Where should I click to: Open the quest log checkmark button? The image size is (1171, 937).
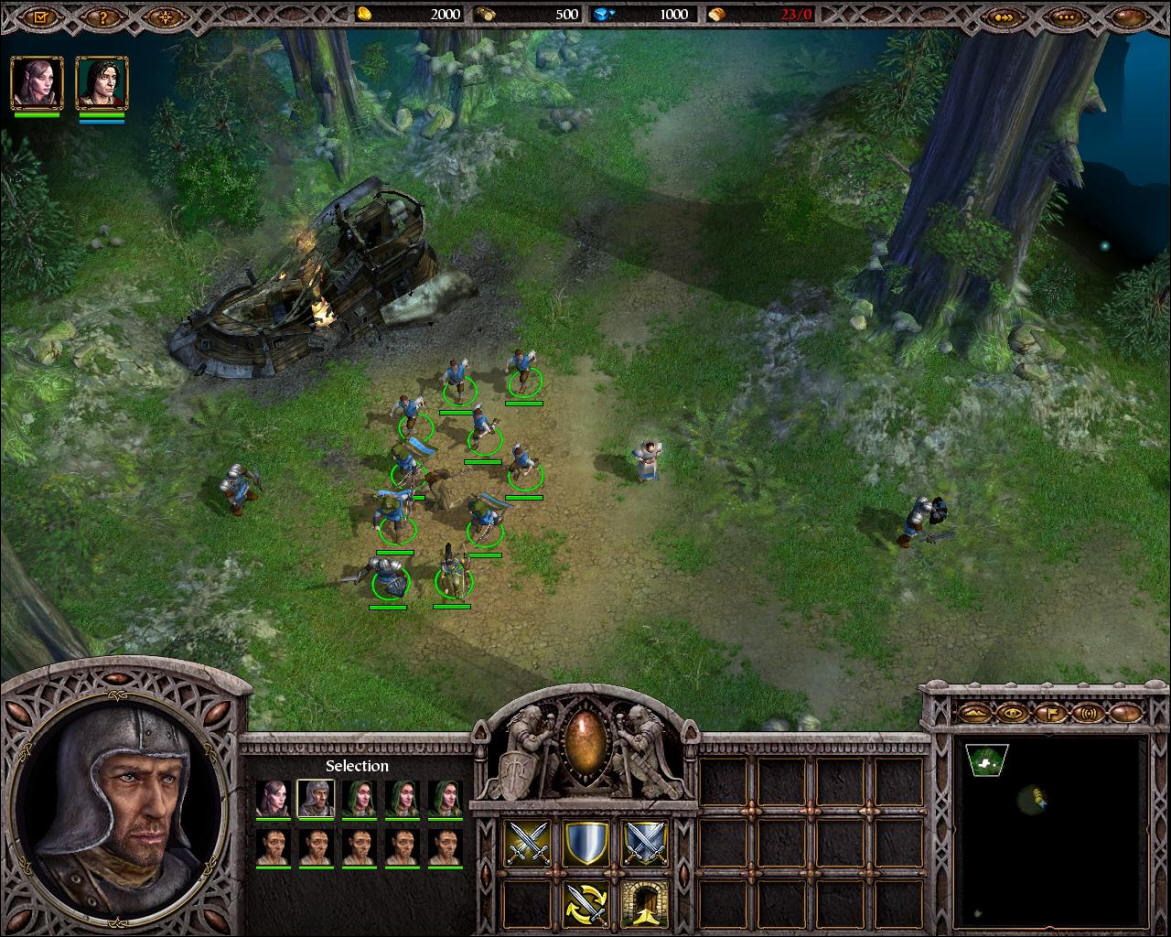[42, 16]
